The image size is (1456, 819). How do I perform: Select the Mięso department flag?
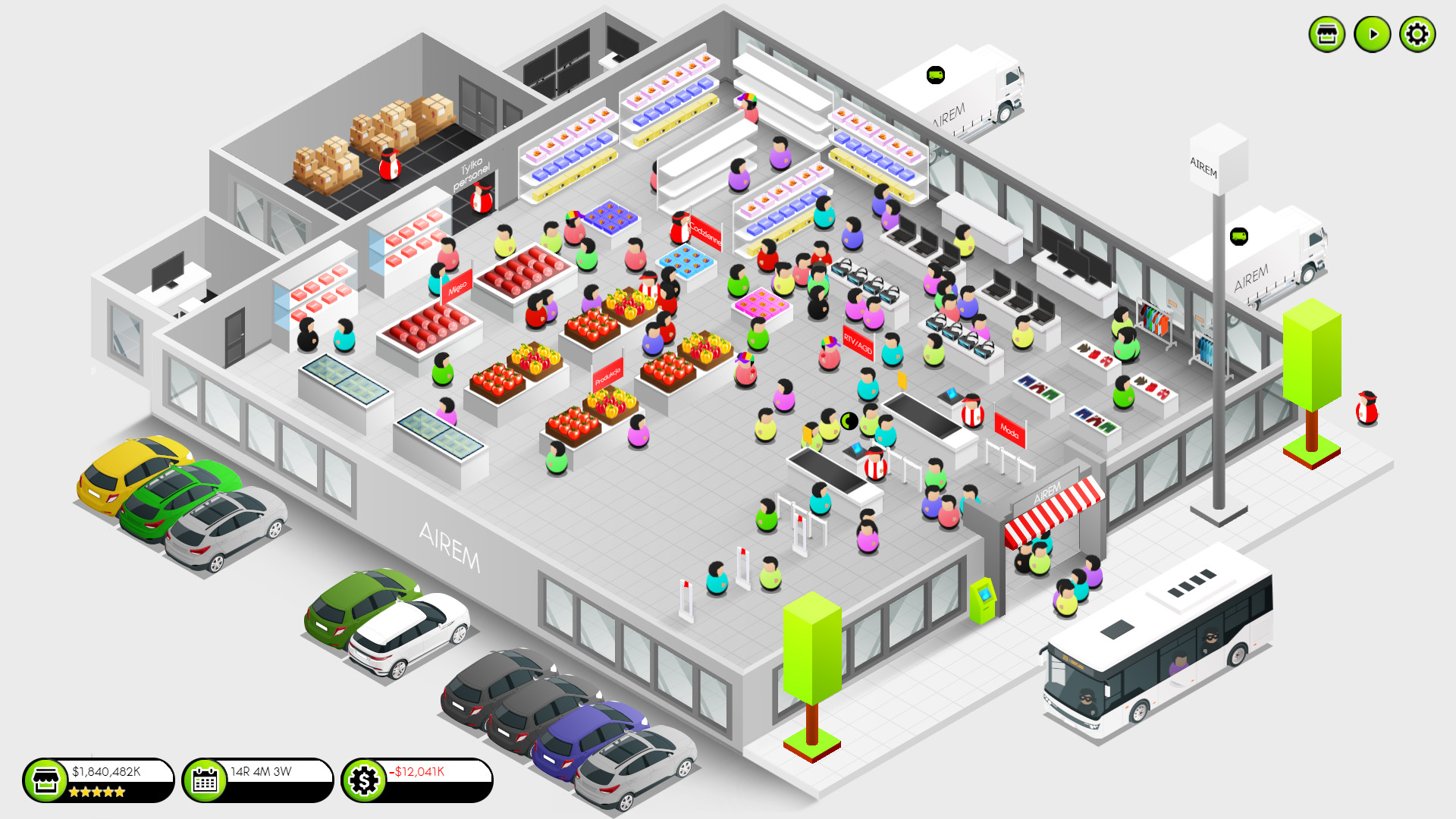tap(458, 284)
